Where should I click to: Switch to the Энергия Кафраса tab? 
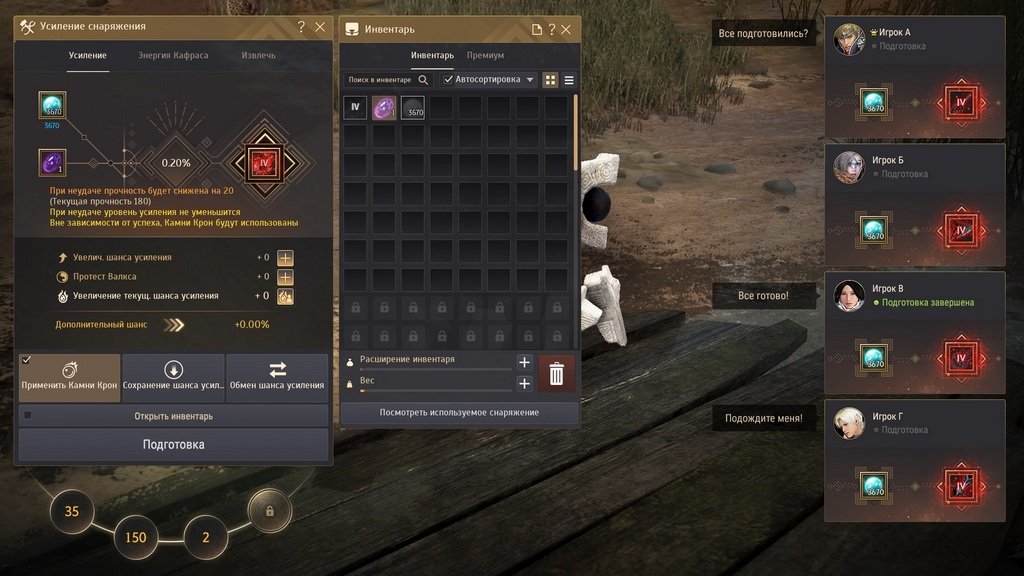pos(173,56)
